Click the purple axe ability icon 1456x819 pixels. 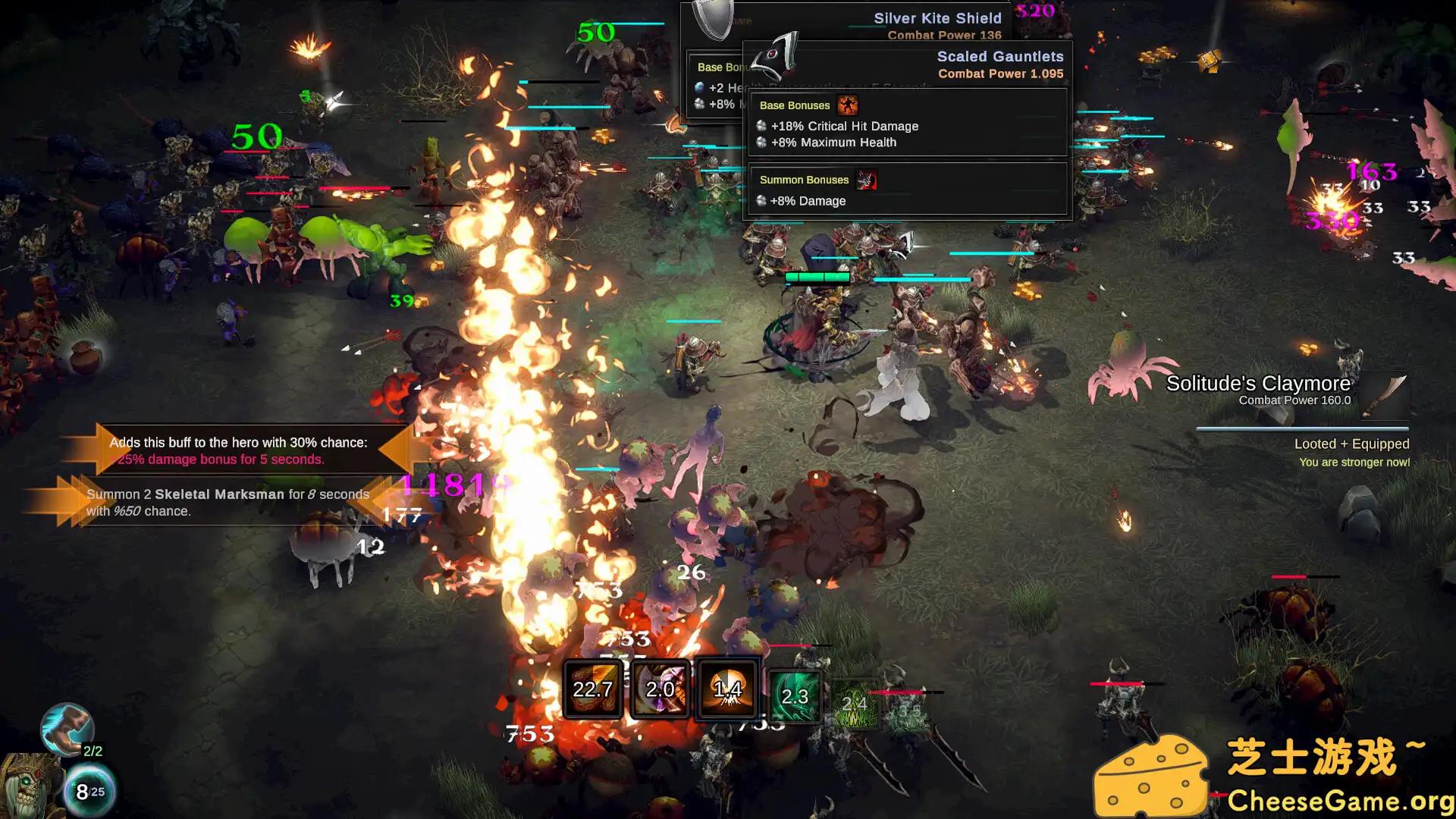661,689
